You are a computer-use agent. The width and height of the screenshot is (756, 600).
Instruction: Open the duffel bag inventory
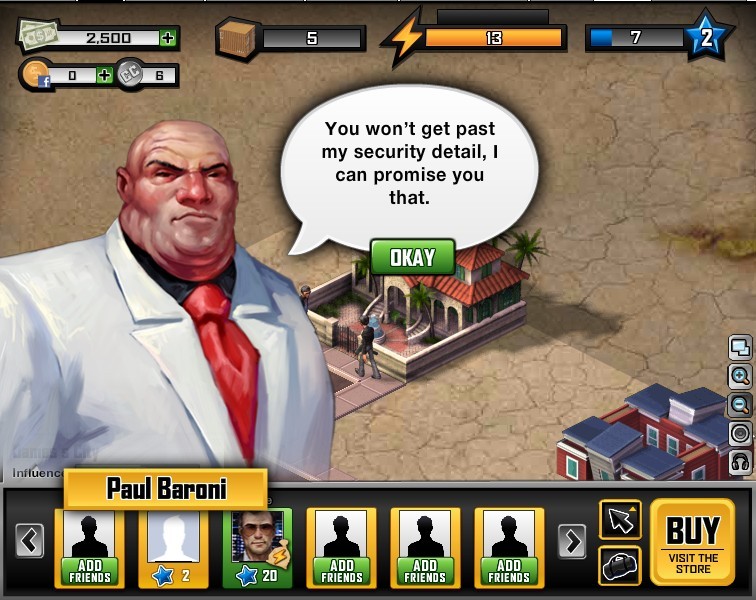pos(620,565)
